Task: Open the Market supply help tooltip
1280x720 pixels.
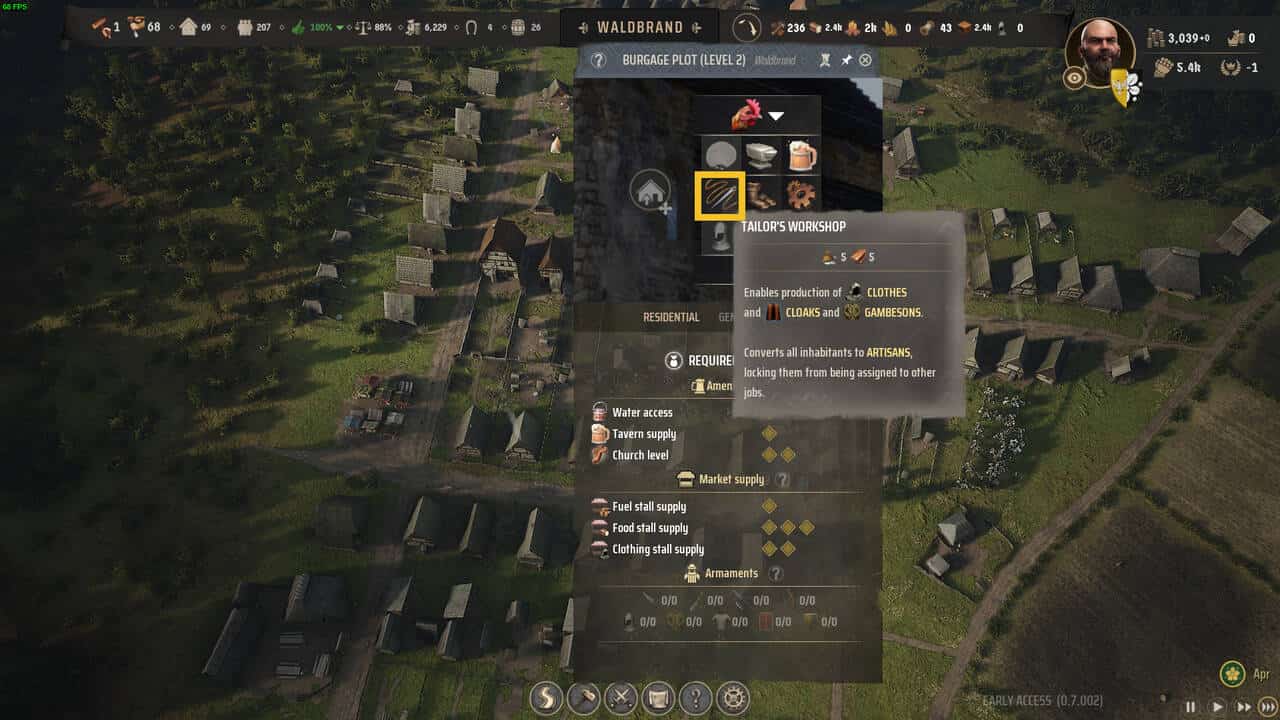Action: pyautogui.click(x=783, y=480)
